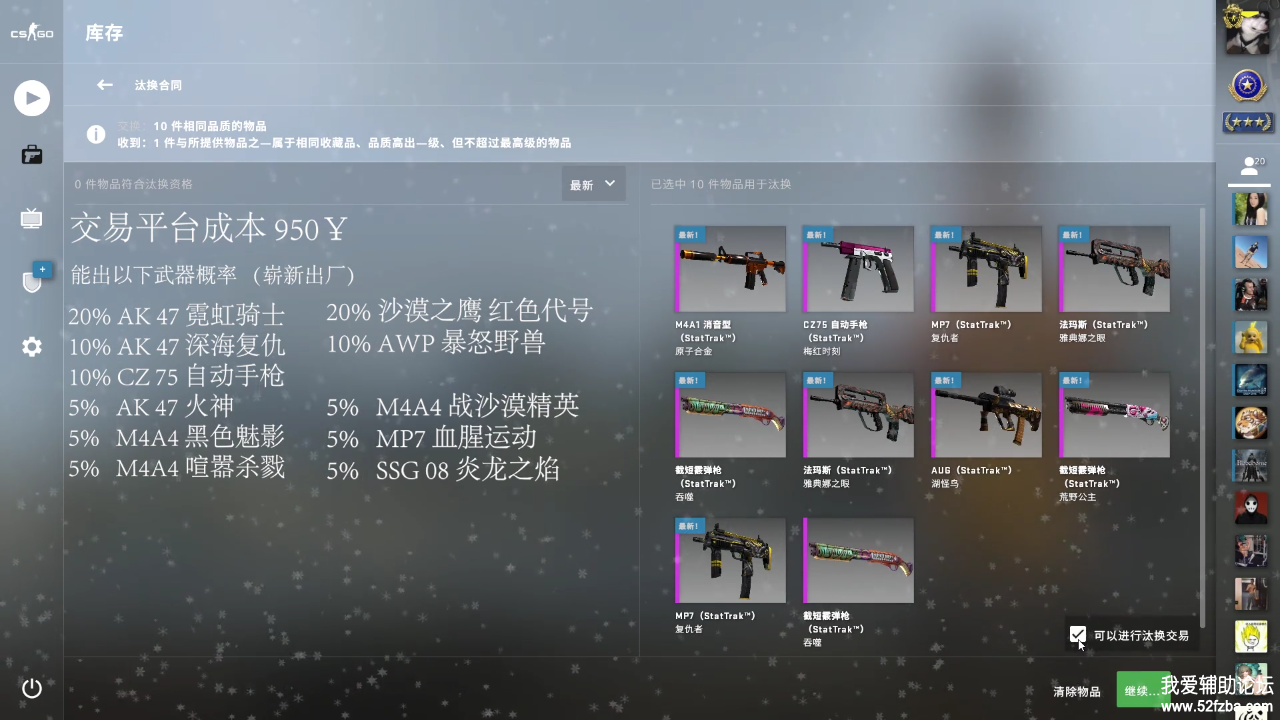Open the settings gear
Screen dimensions: 1280x720
(32, 347)
